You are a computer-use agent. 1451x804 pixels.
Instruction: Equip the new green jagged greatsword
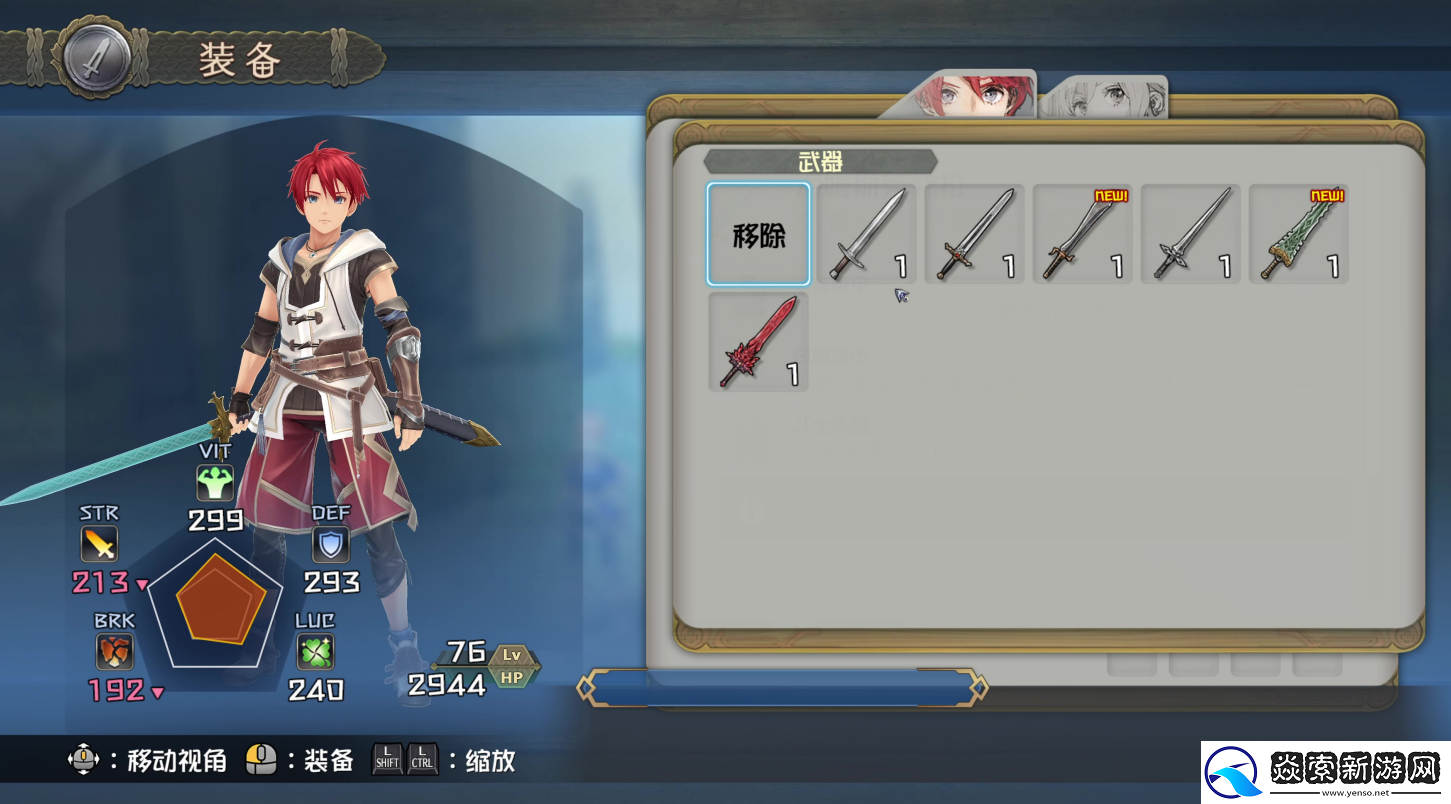(x=1298, y=234)
